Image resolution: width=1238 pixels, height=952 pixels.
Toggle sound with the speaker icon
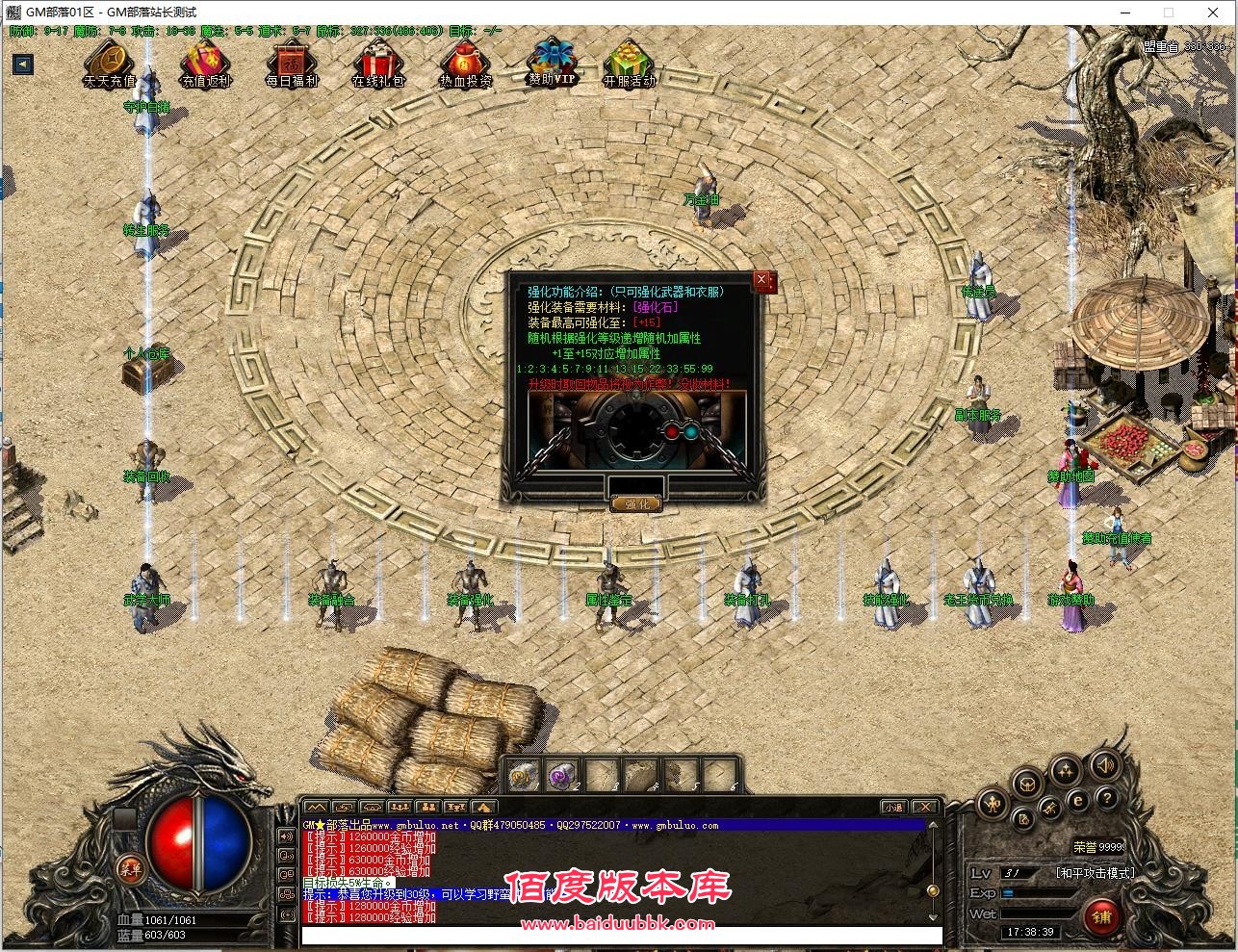tap(1105, 767)
